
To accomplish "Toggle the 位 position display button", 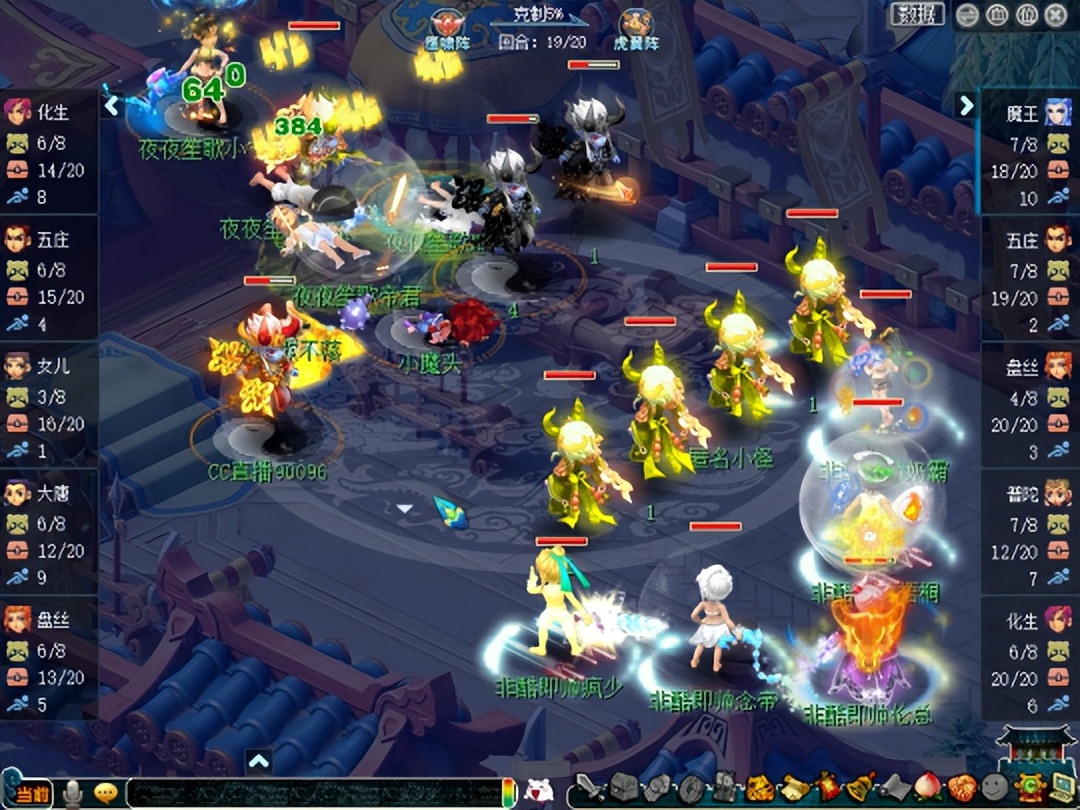I will pos(1026,15).
